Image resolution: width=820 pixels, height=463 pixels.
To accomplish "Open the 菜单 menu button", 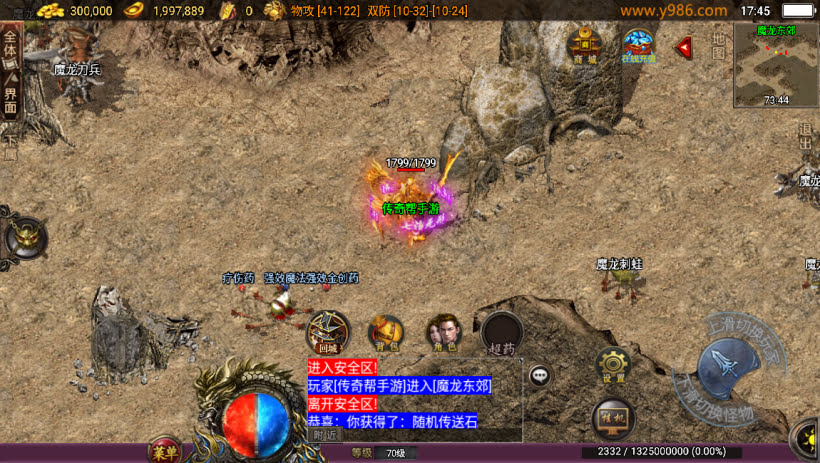I will (x=165, y=452).
